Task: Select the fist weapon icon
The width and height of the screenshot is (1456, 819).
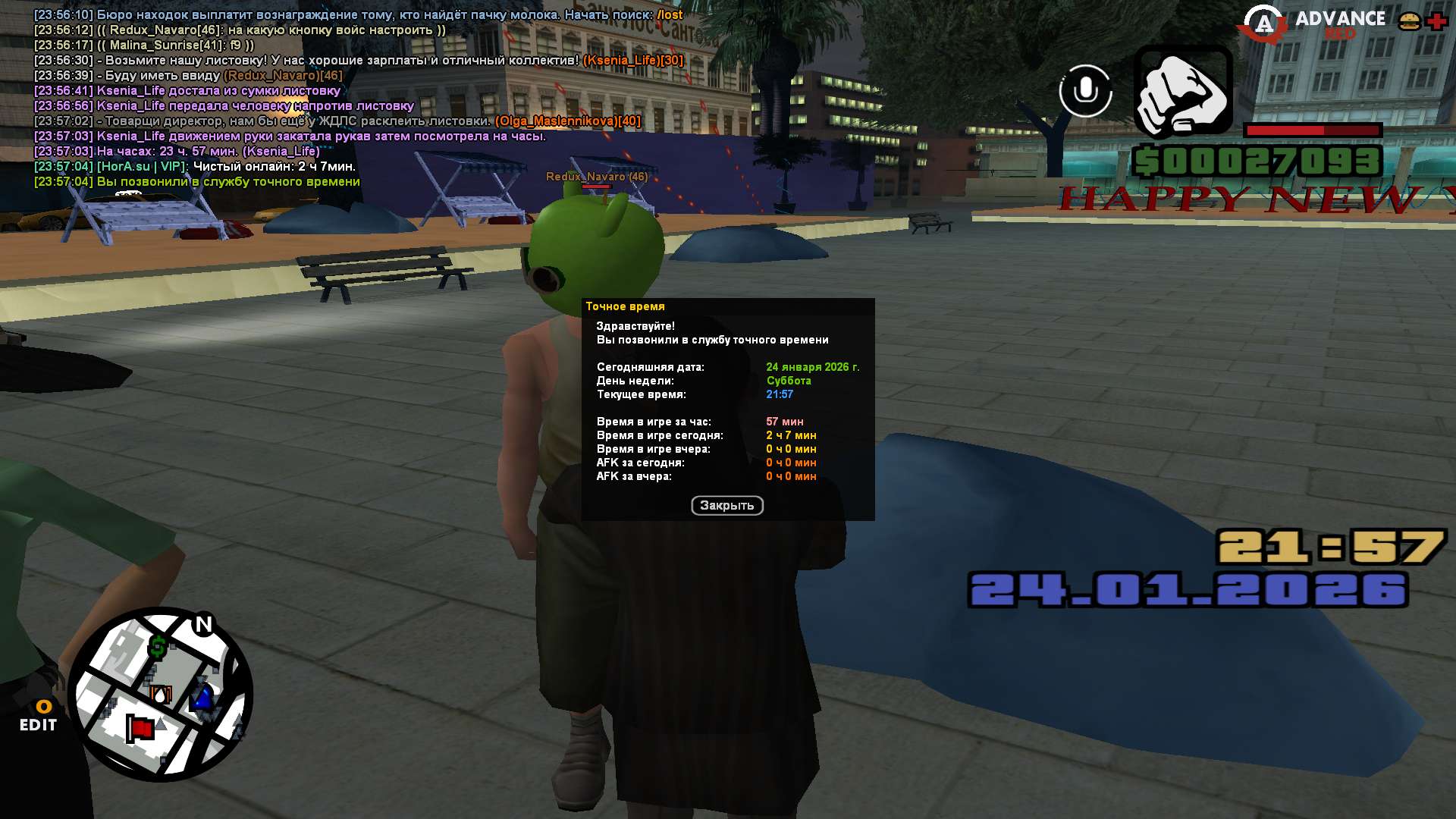Action: pyautogui.click(x=1182, y=92)
